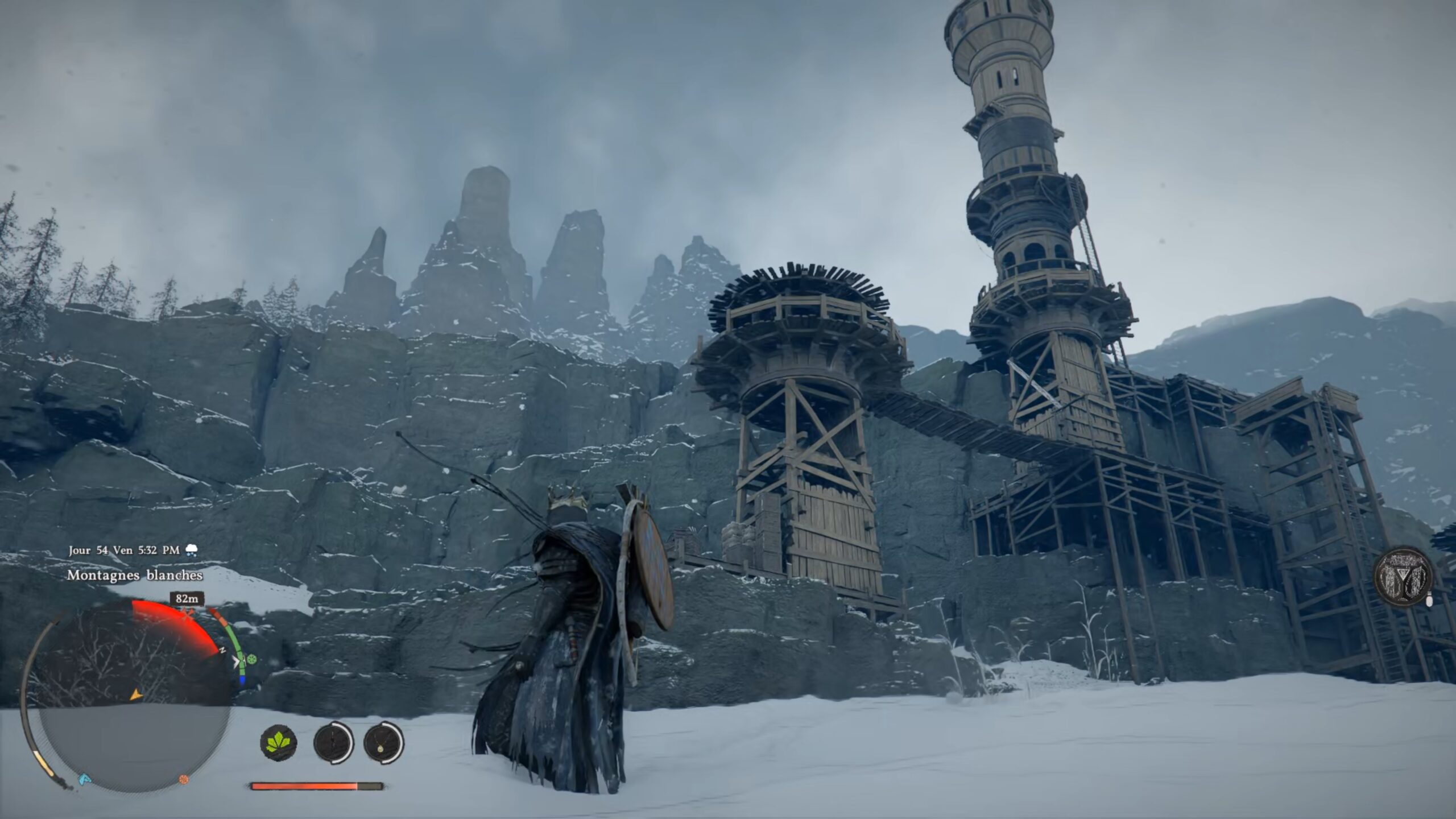The height and width of the screenshot is (819, 1456).
Task: Click the green snowflake temperature icon
Action: click(x=251, y=660)
